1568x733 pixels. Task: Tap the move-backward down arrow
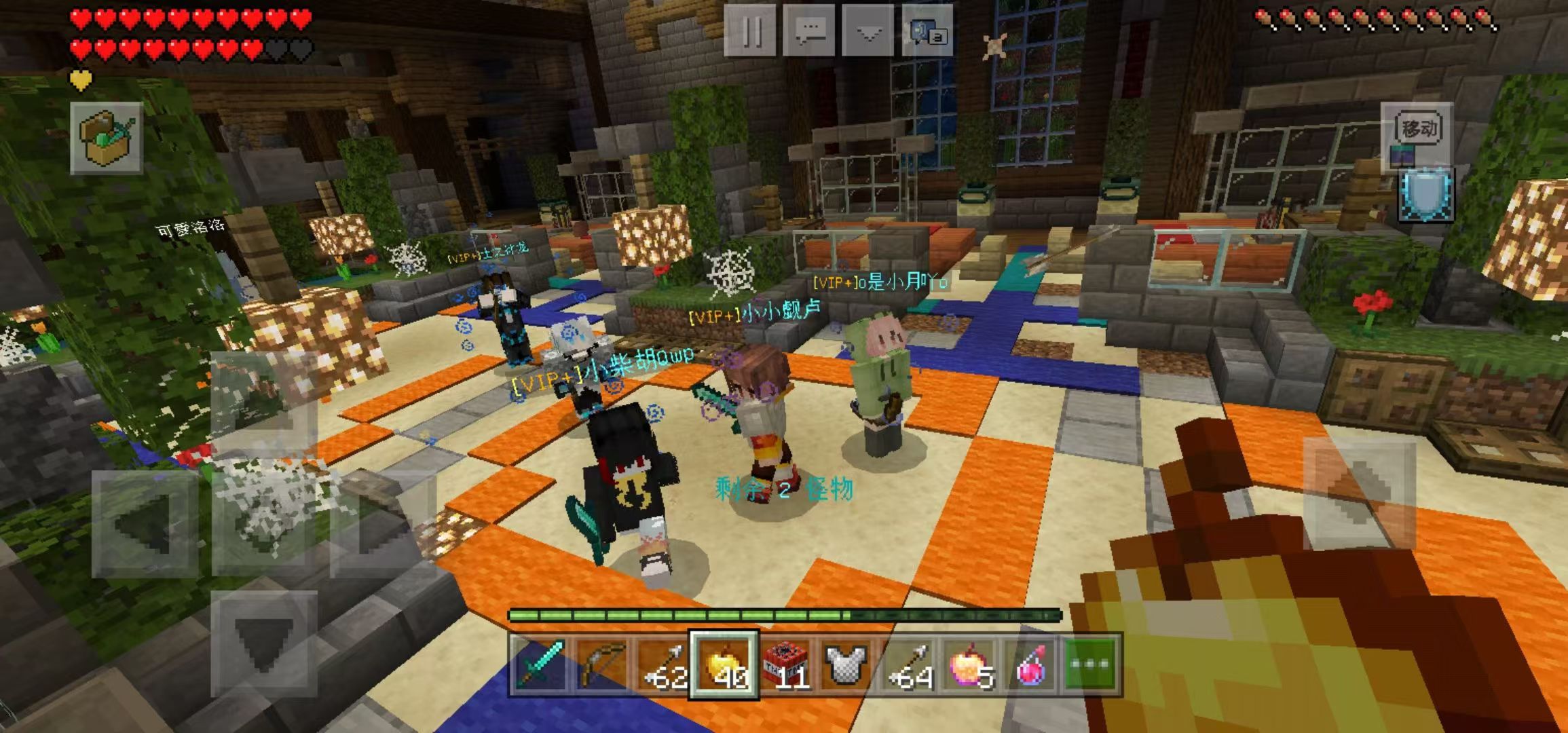[x=263, y=643]
